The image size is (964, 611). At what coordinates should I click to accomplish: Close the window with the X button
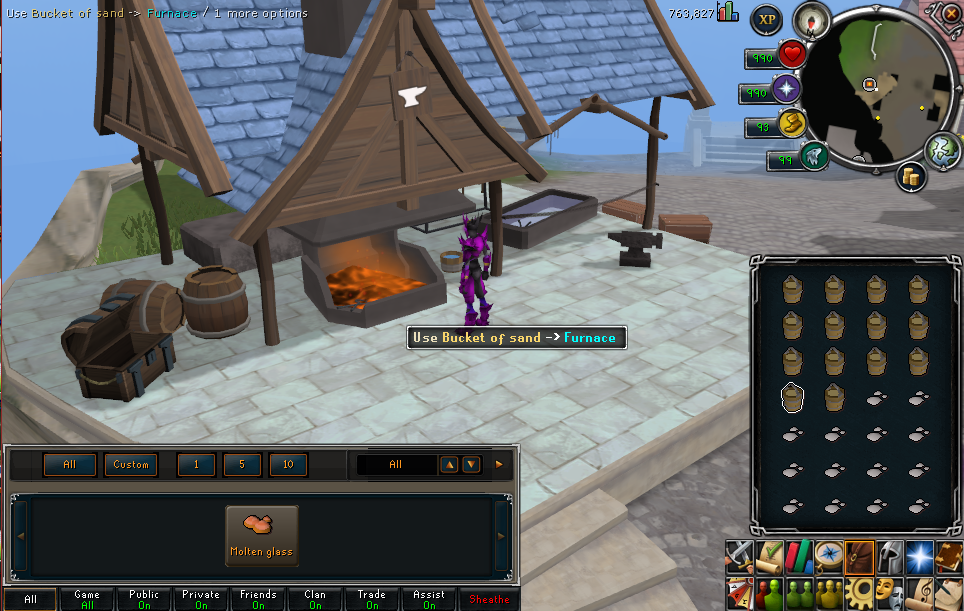(x=949, y=14)
